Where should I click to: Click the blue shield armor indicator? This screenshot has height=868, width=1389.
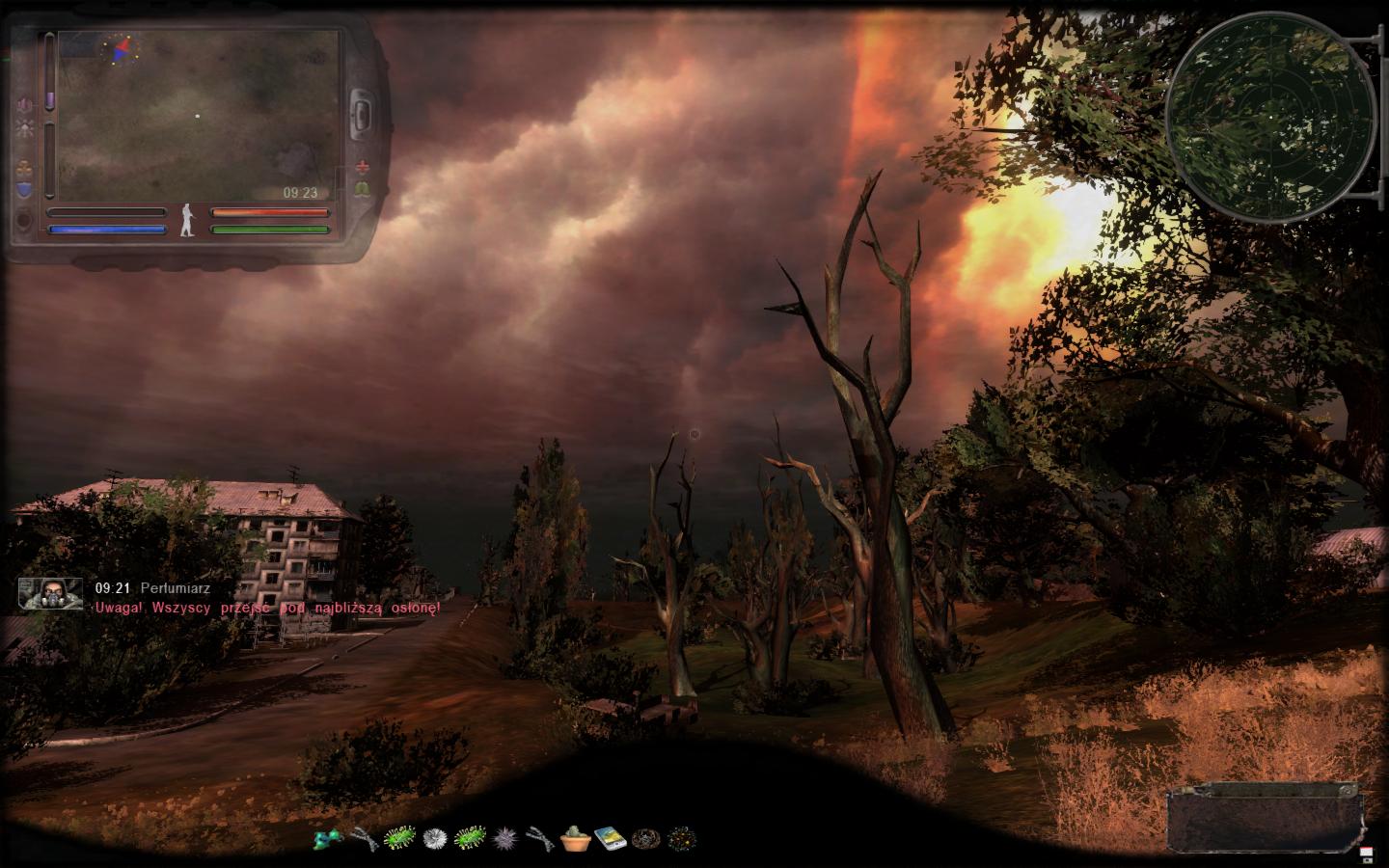tap(24, 190)
